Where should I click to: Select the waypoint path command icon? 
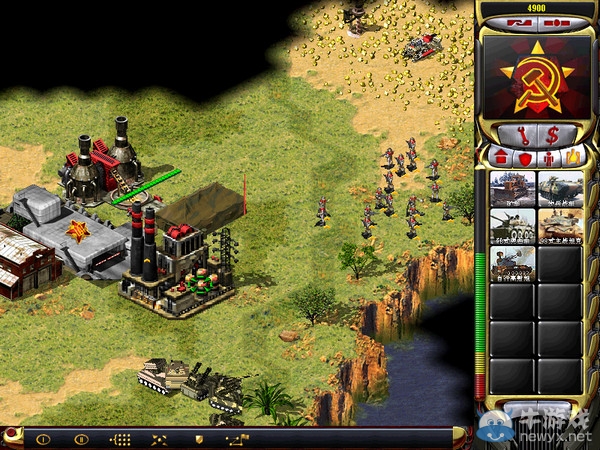point(236,438)
